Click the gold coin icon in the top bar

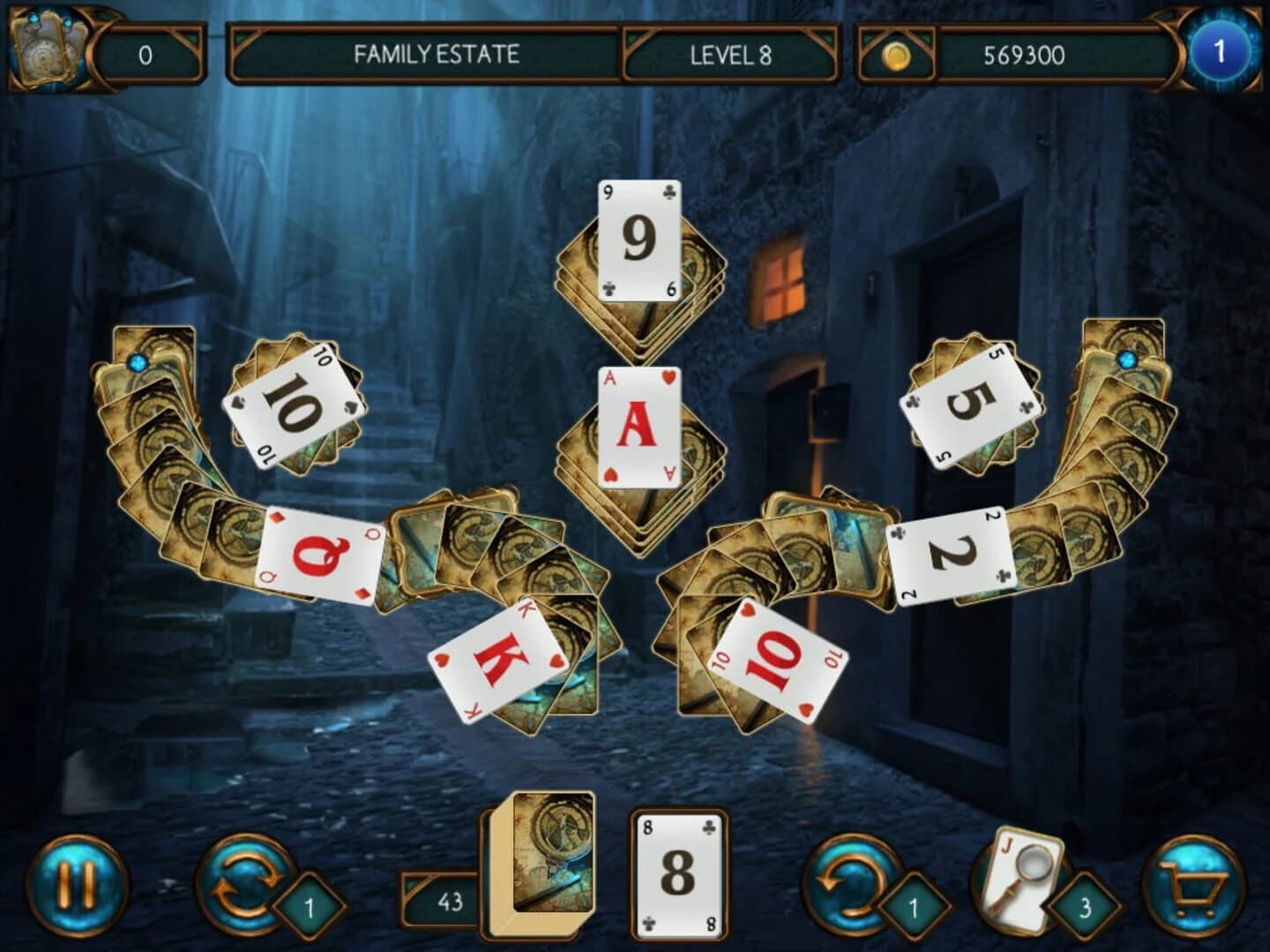click(898, 56)
